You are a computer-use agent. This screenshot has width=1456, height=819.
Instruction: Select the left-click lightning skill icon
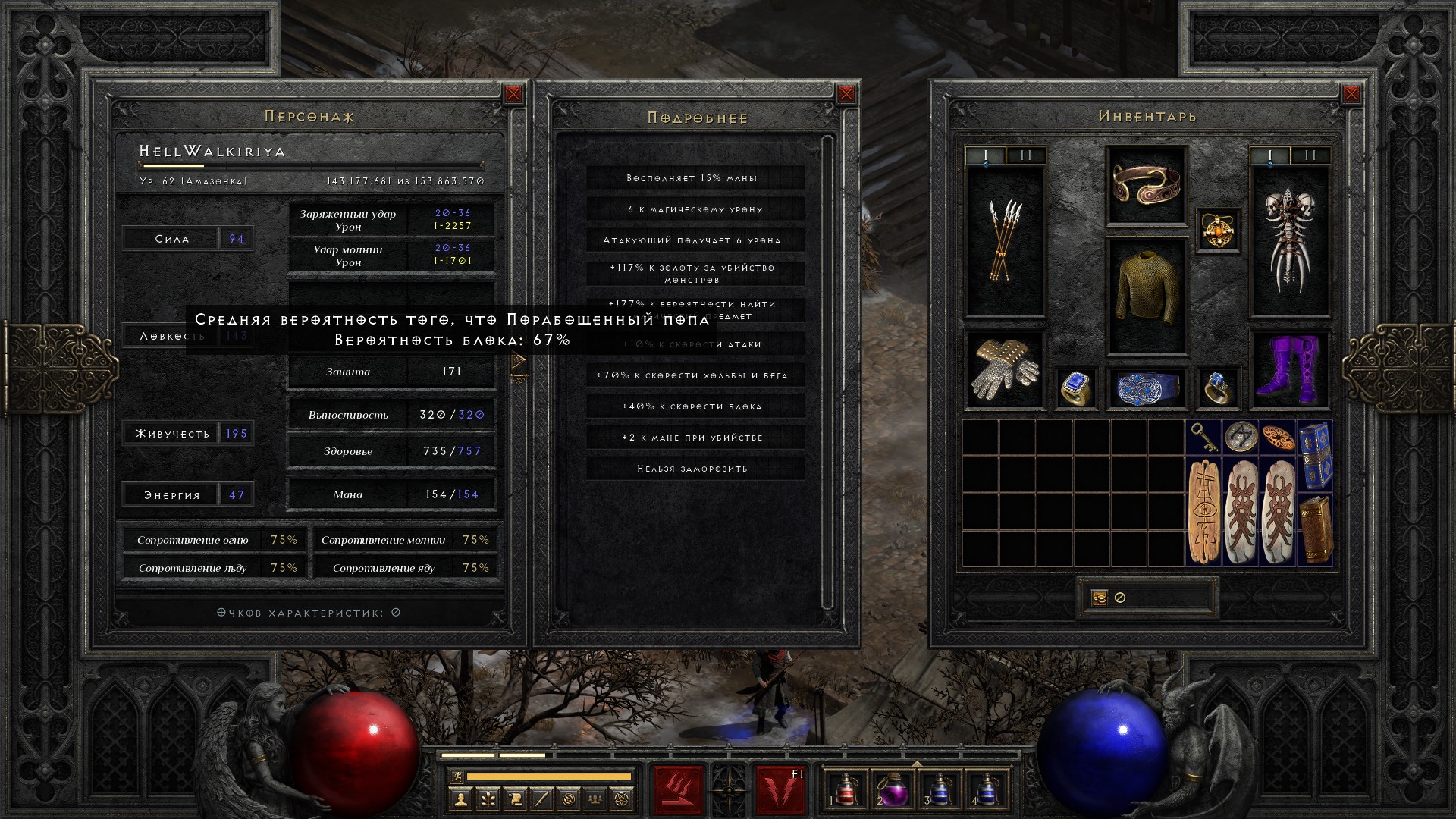coord(679,790)
